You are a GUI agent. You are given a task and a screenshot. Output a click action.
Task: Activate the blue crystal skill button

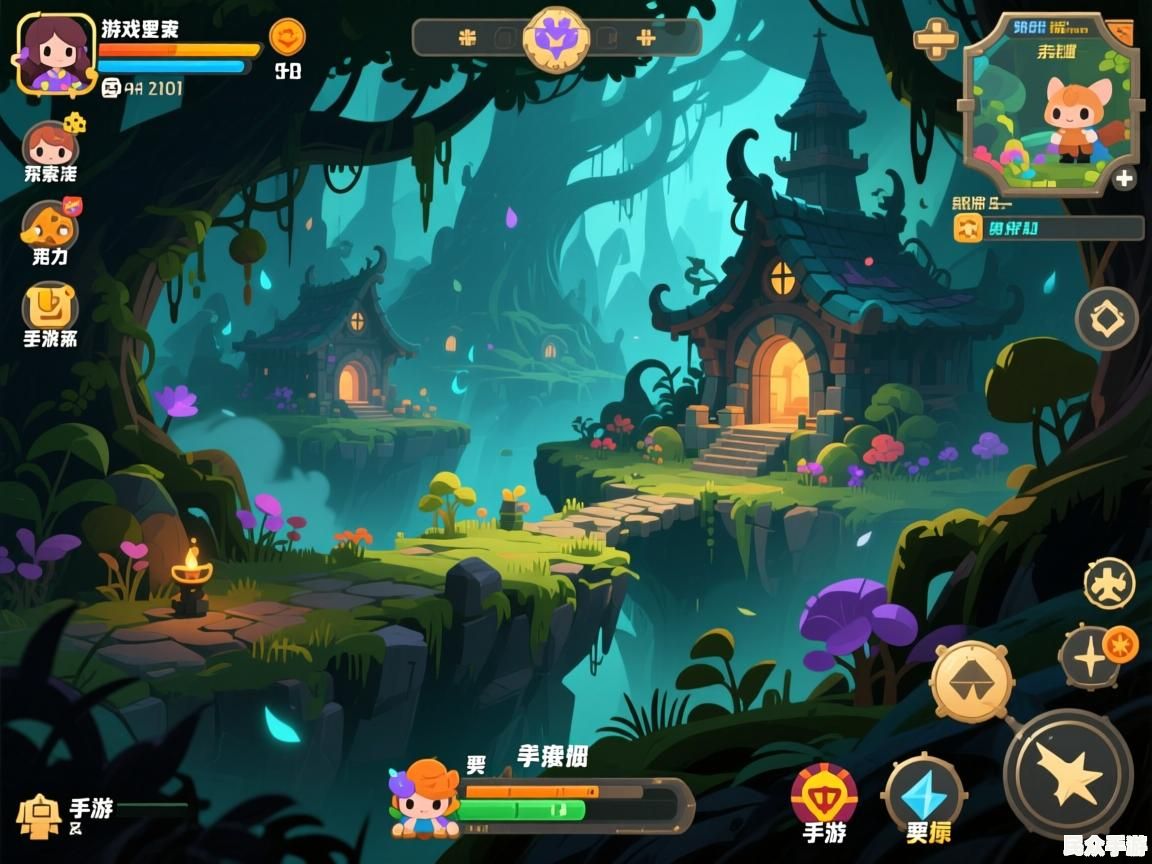(924, 794)
